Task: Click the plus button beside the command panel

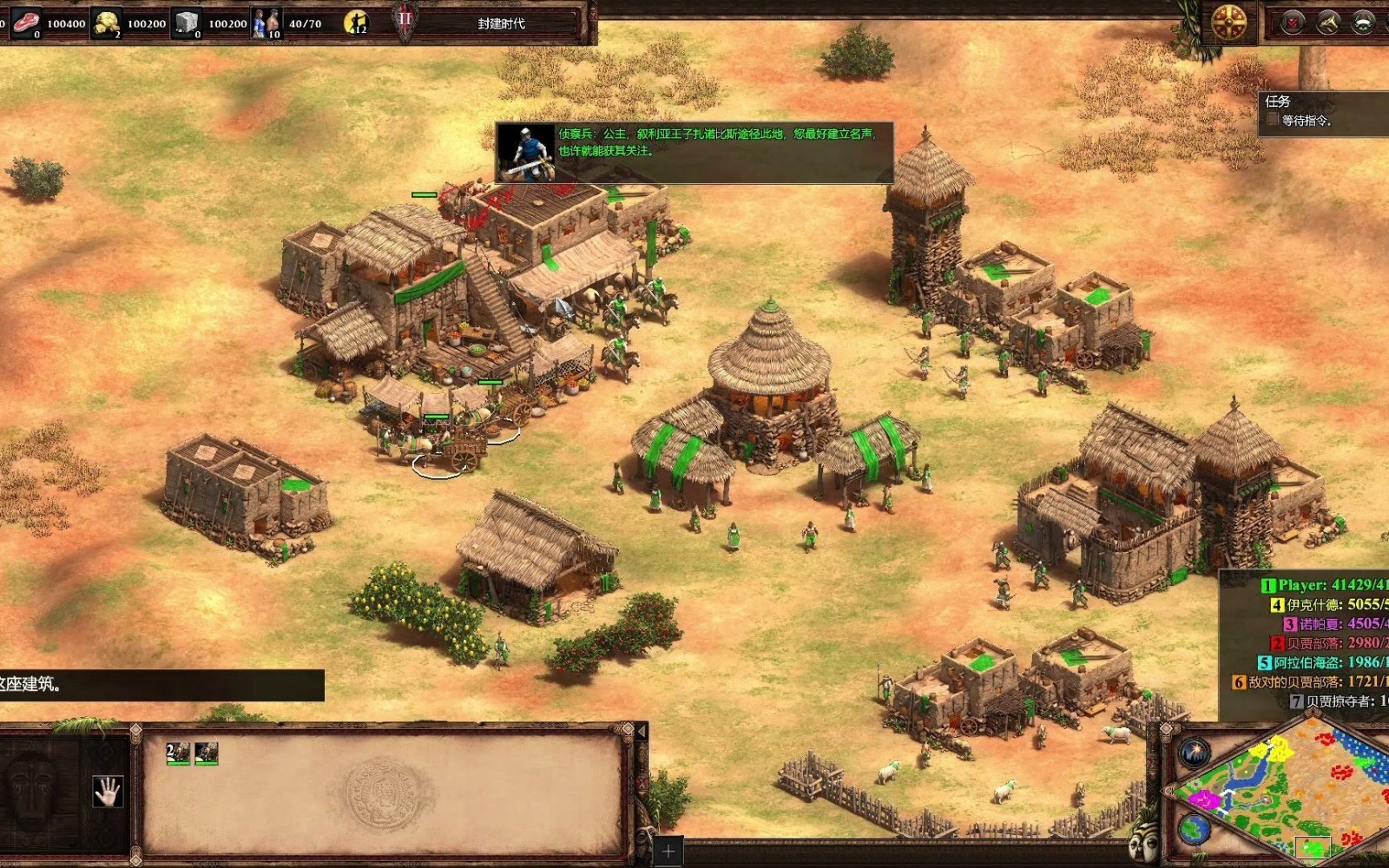Action: pos(668,851)
